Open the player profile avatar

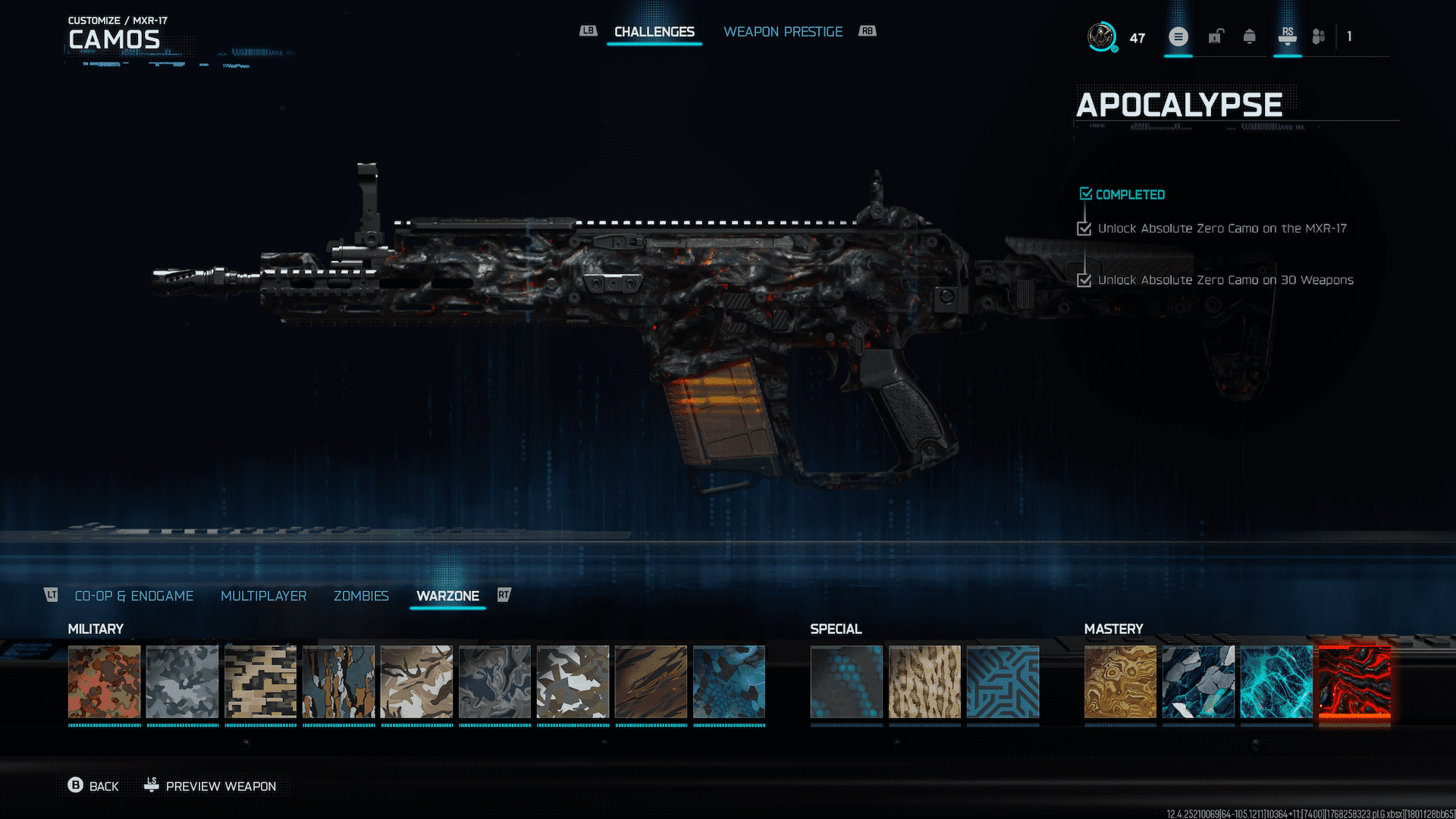pos(1101,36)
